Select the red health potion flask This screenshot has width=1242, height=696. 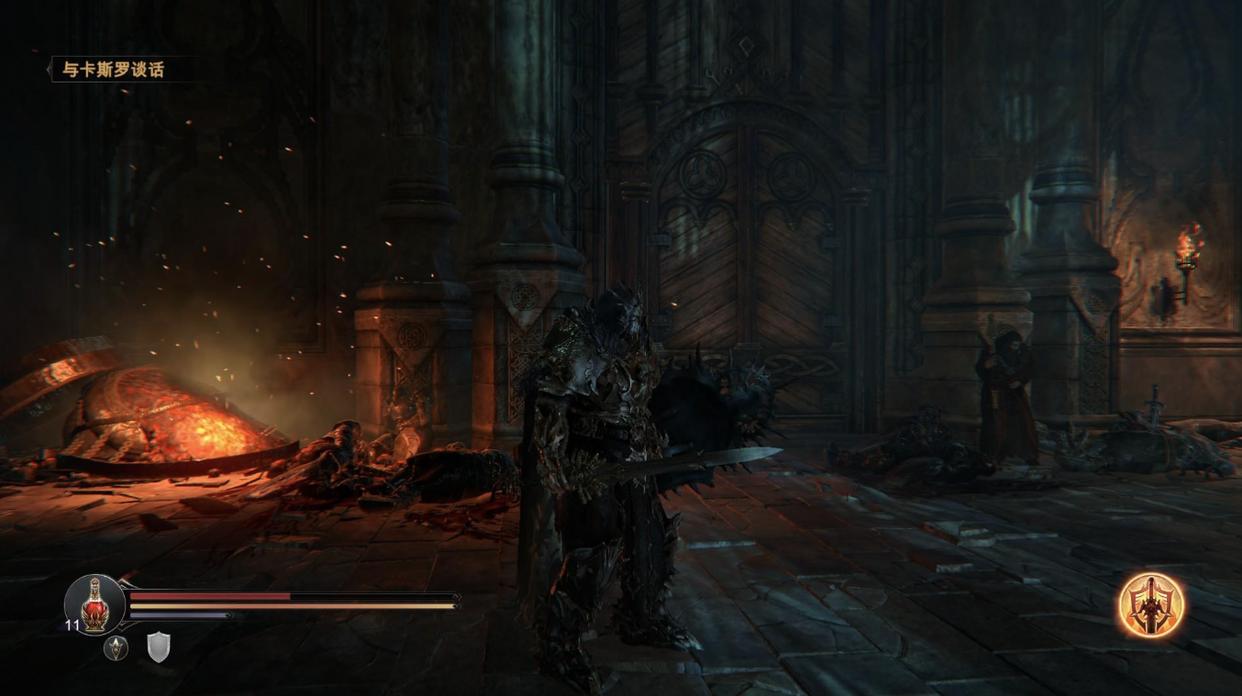[95, 602]
